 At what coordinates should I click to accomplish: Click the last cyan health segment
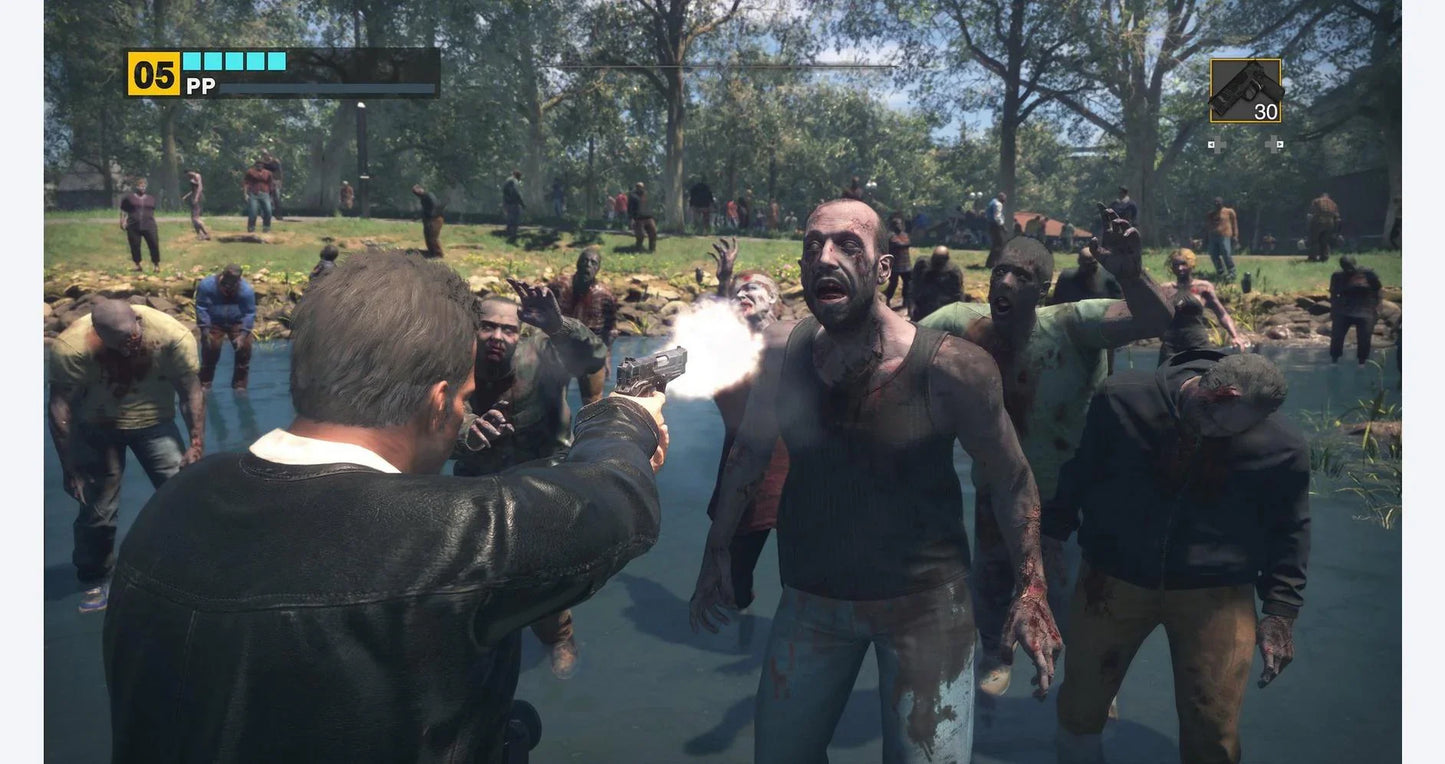coord(276,61)
